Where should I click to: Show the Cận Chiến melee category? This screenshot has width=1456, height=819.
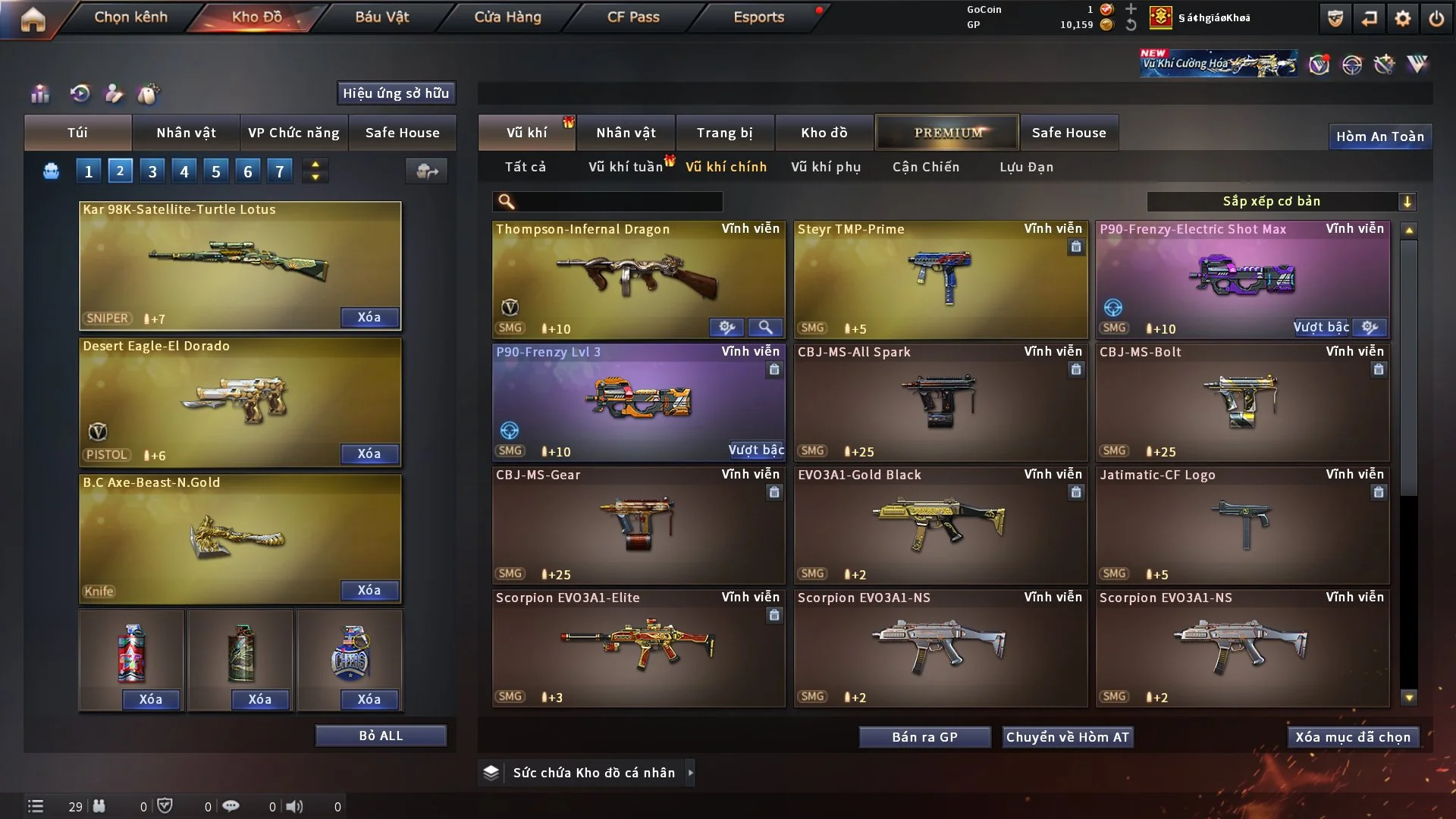pyautogui.click(x=925, y=167)
